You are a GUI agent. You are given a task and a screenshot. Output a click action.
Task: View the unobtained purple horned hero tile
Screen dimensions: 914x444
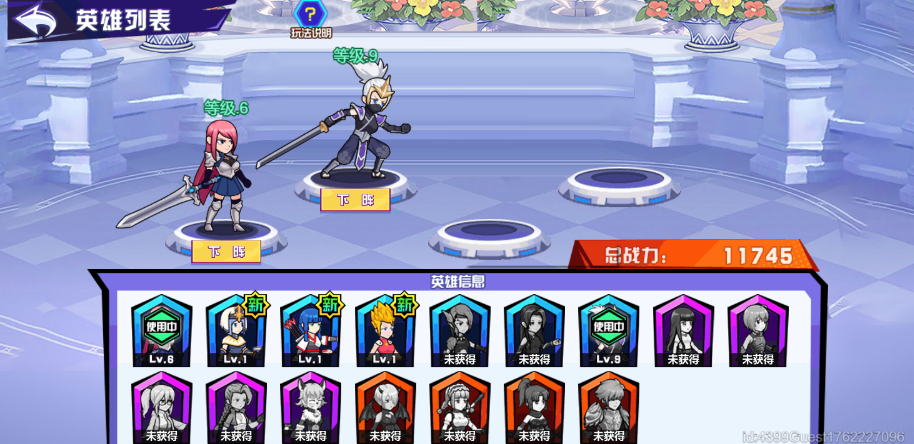pos(310,406)
